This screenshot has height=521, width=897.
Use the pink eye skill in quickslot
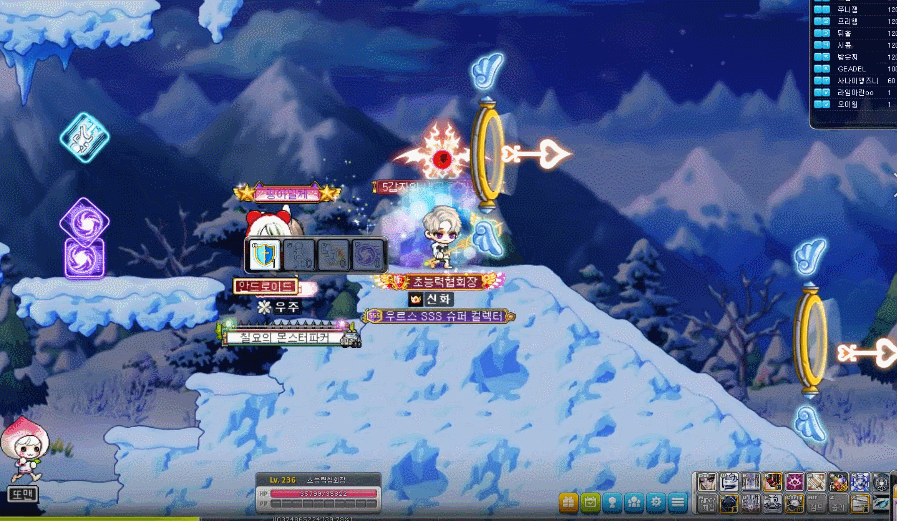(x=795, y=482)
